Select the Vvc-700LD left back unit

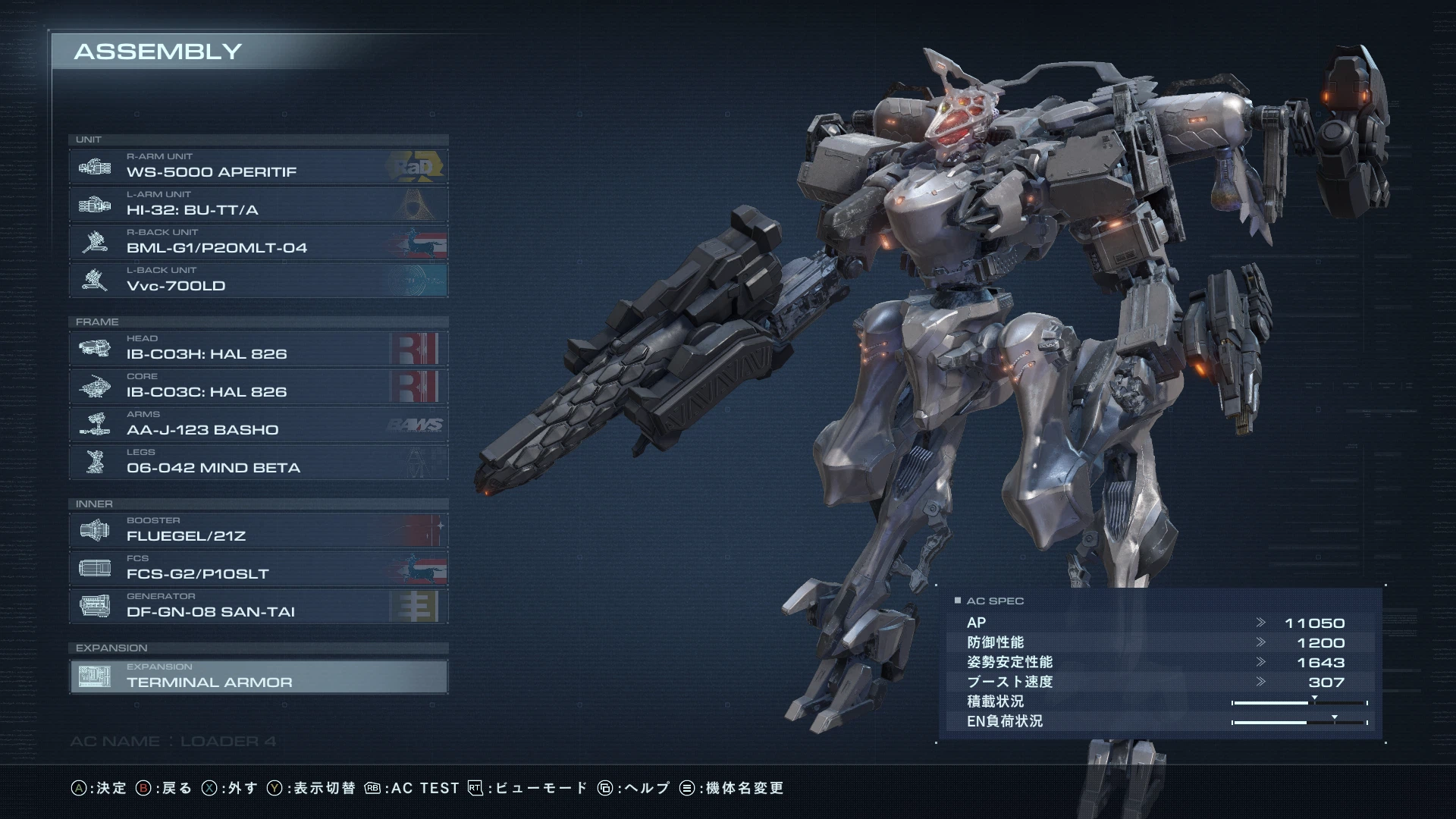[258, 281]
